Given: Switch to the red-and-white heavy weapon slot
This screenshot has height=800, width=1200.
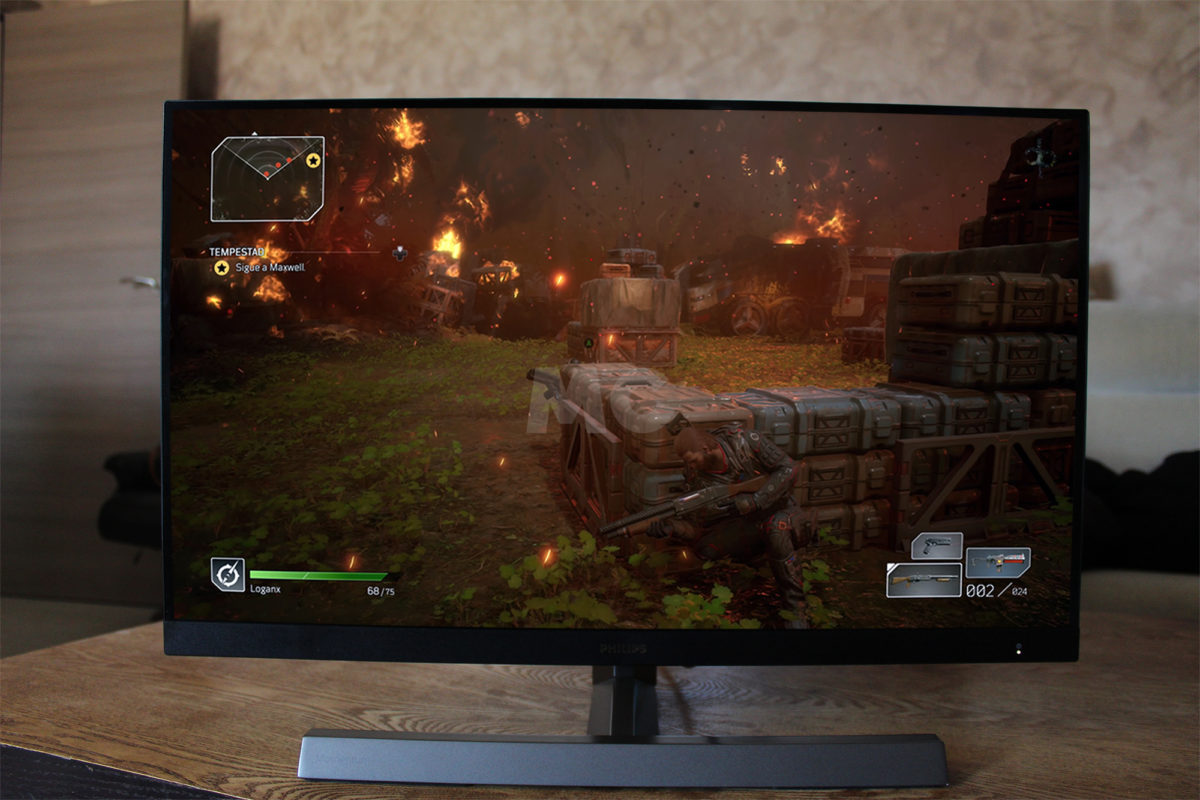Looking at the screenshot, I should (x=997, y=562).
